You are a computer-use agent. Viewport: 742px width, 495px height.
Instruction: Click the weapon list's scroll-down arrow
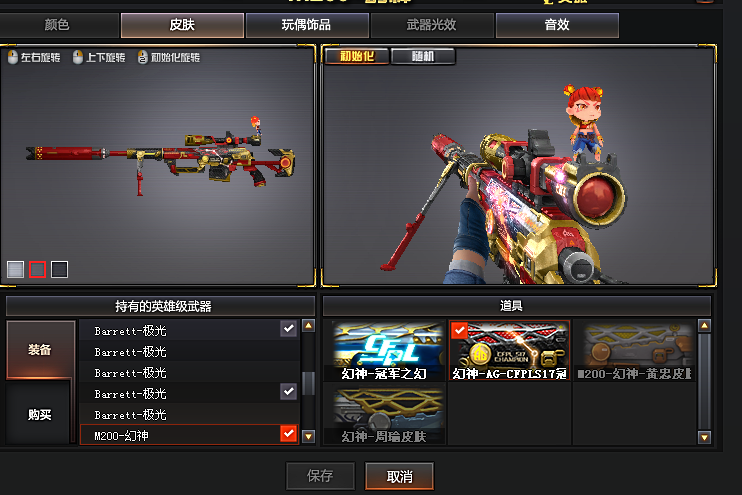(308, 436)
